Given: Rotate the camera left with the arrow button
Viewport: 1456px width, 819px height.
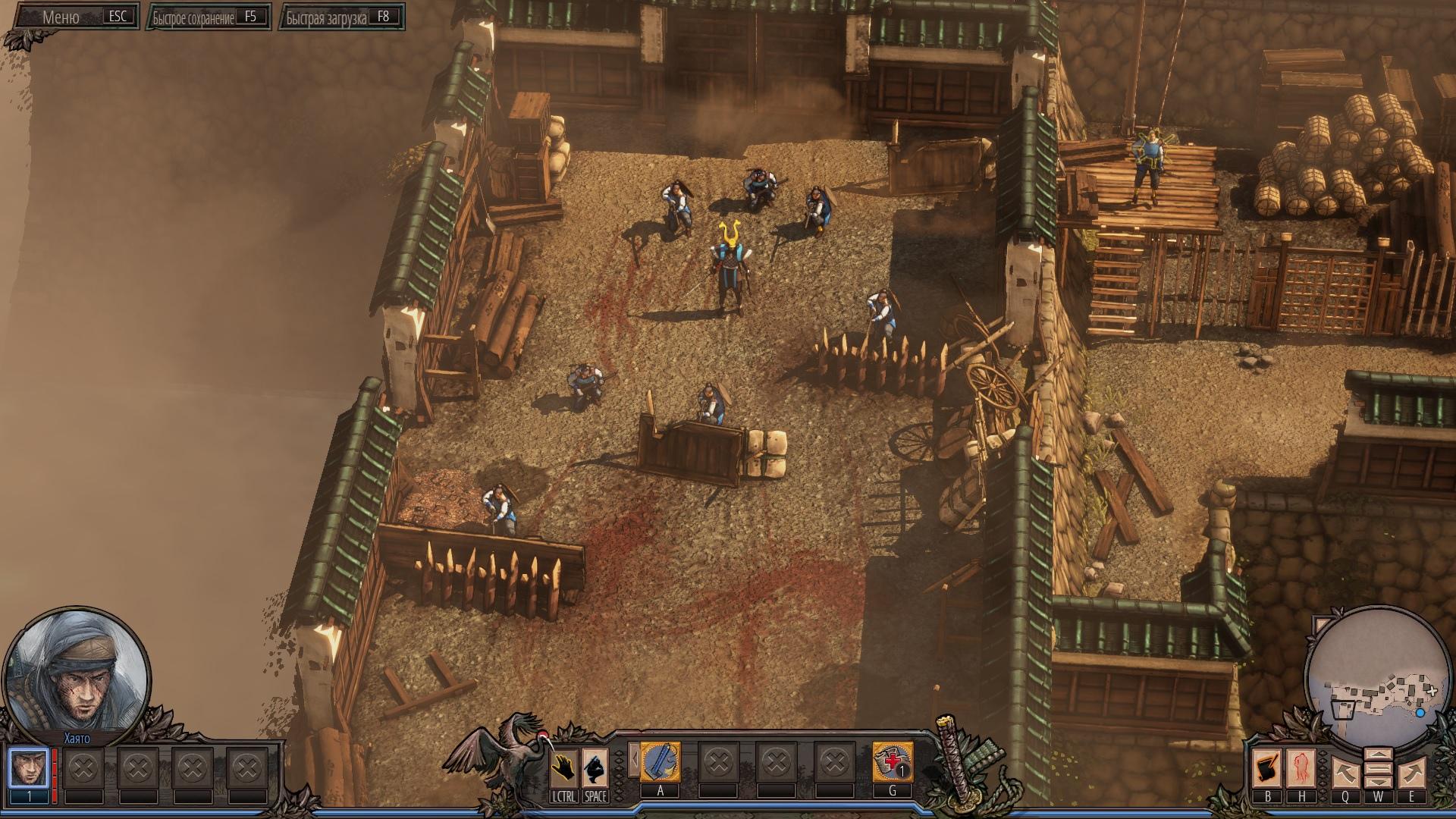Looking at the screenshot, I should click(1345, 773).
